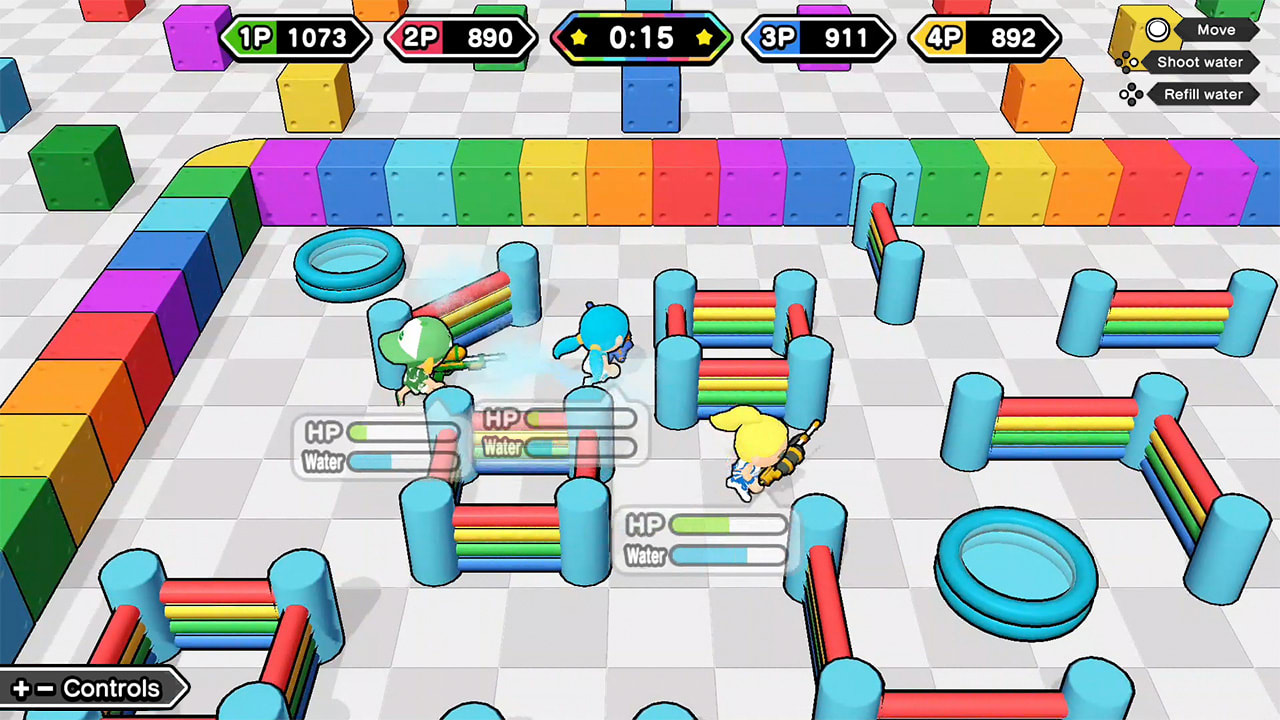
Task: Click the 4P score badge
Action: tap(984, 38)
